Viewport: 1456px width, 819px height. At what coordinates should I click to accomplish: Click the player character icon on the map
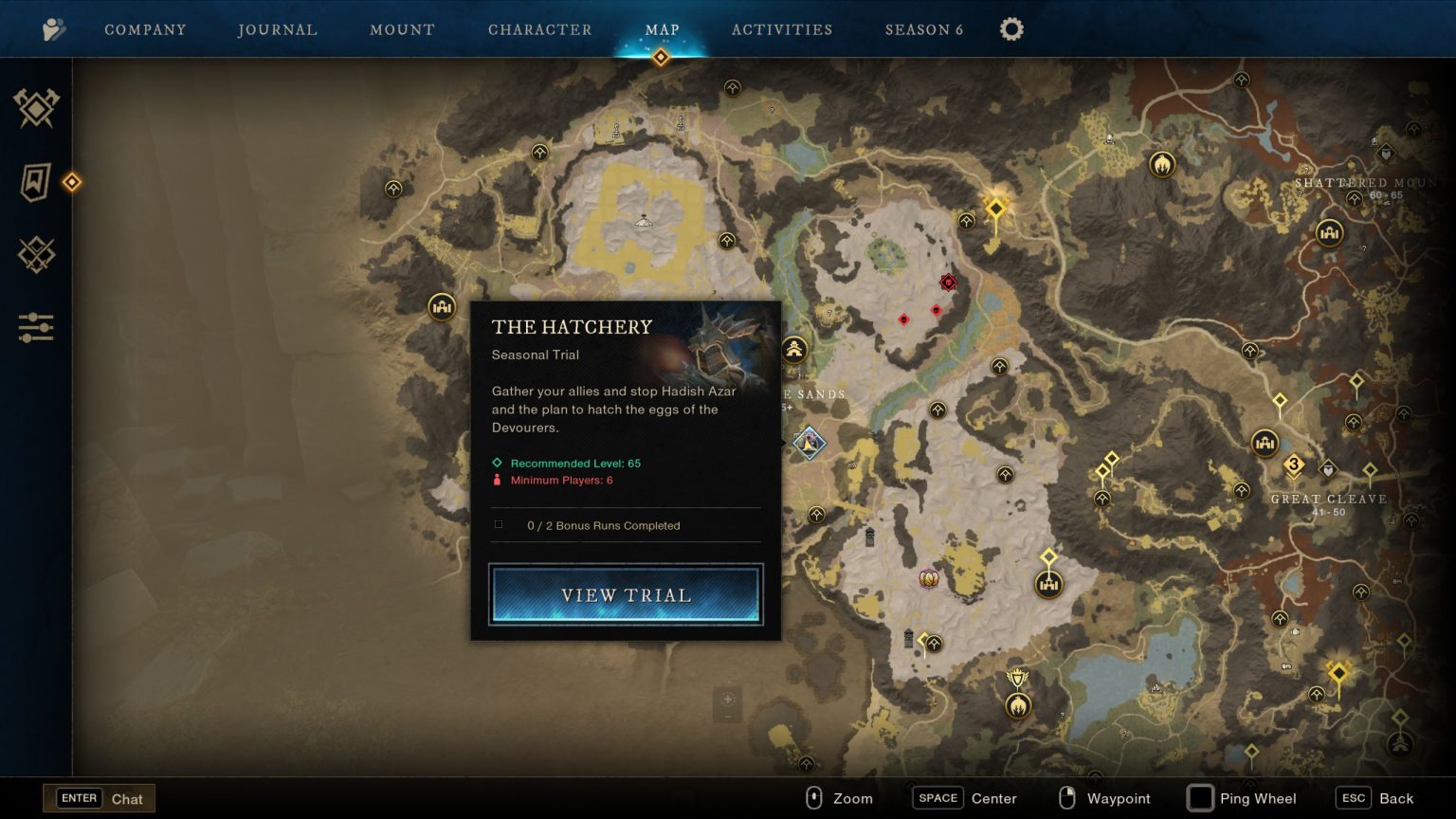pos(810,443)
